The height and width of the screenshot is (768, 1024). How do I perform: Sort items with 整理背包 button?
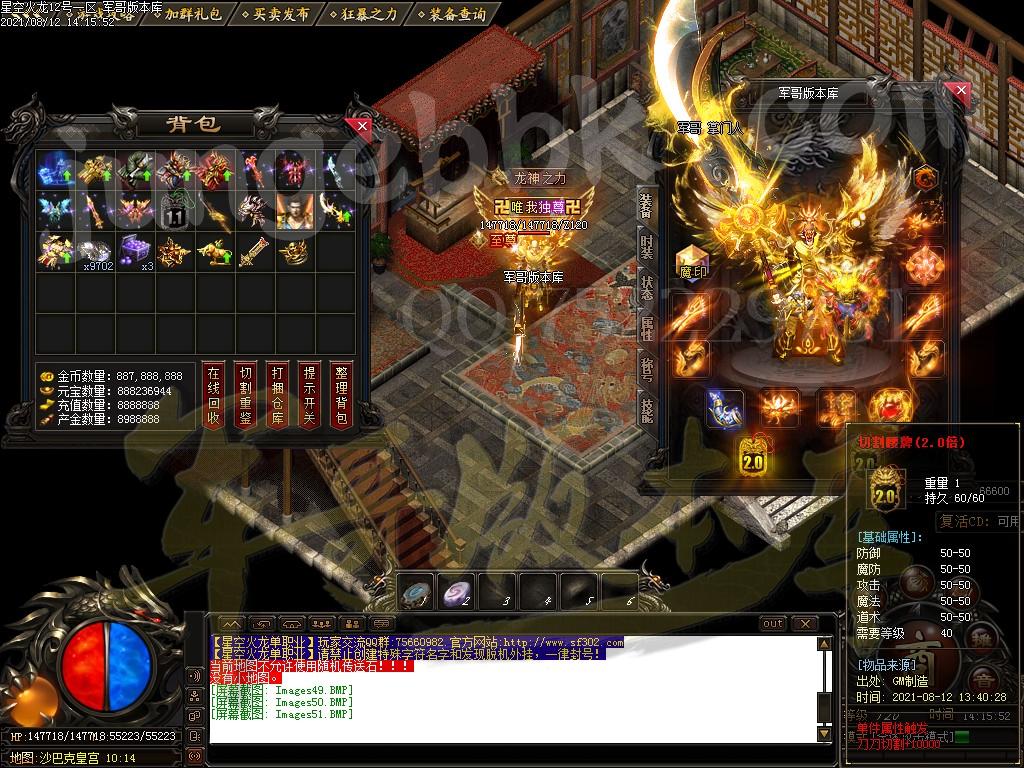click(x=342, y=396)
